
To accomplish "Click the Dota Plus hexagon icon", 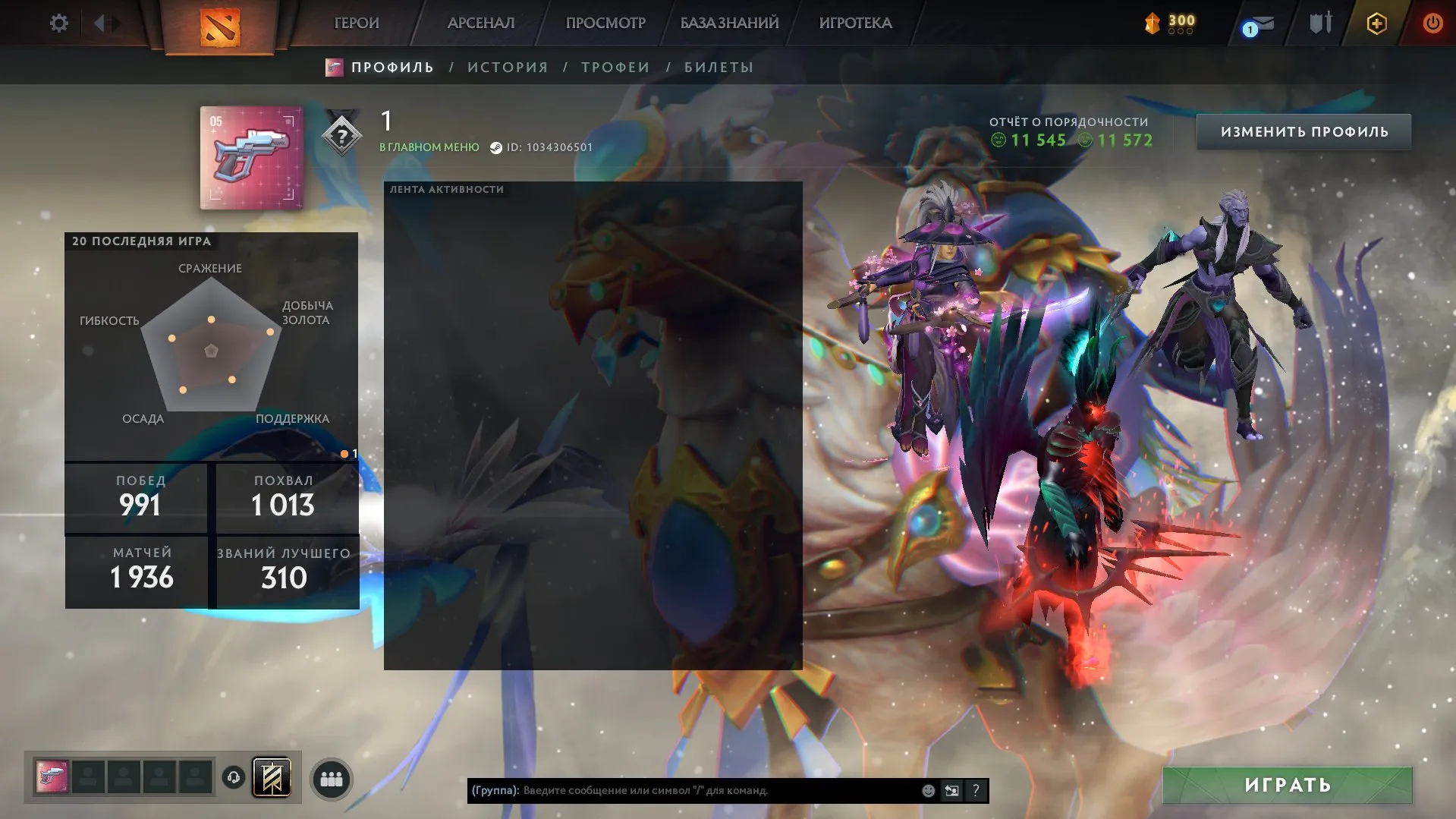I will point(1376,23).
